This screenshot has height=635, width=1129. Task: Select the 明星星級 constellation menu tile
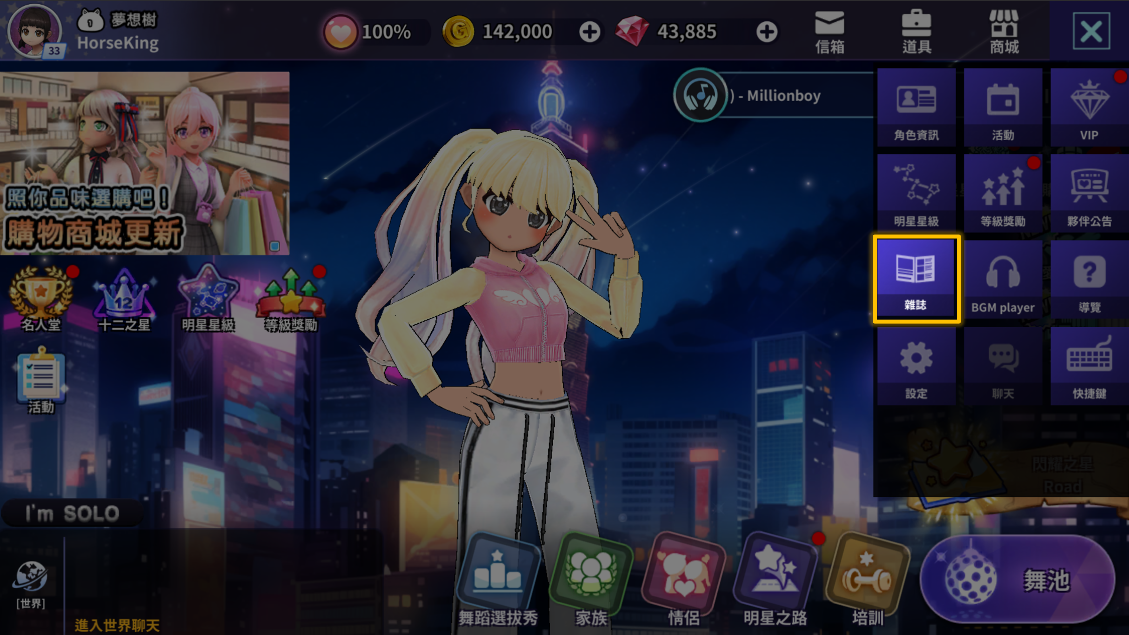point(916,193)
